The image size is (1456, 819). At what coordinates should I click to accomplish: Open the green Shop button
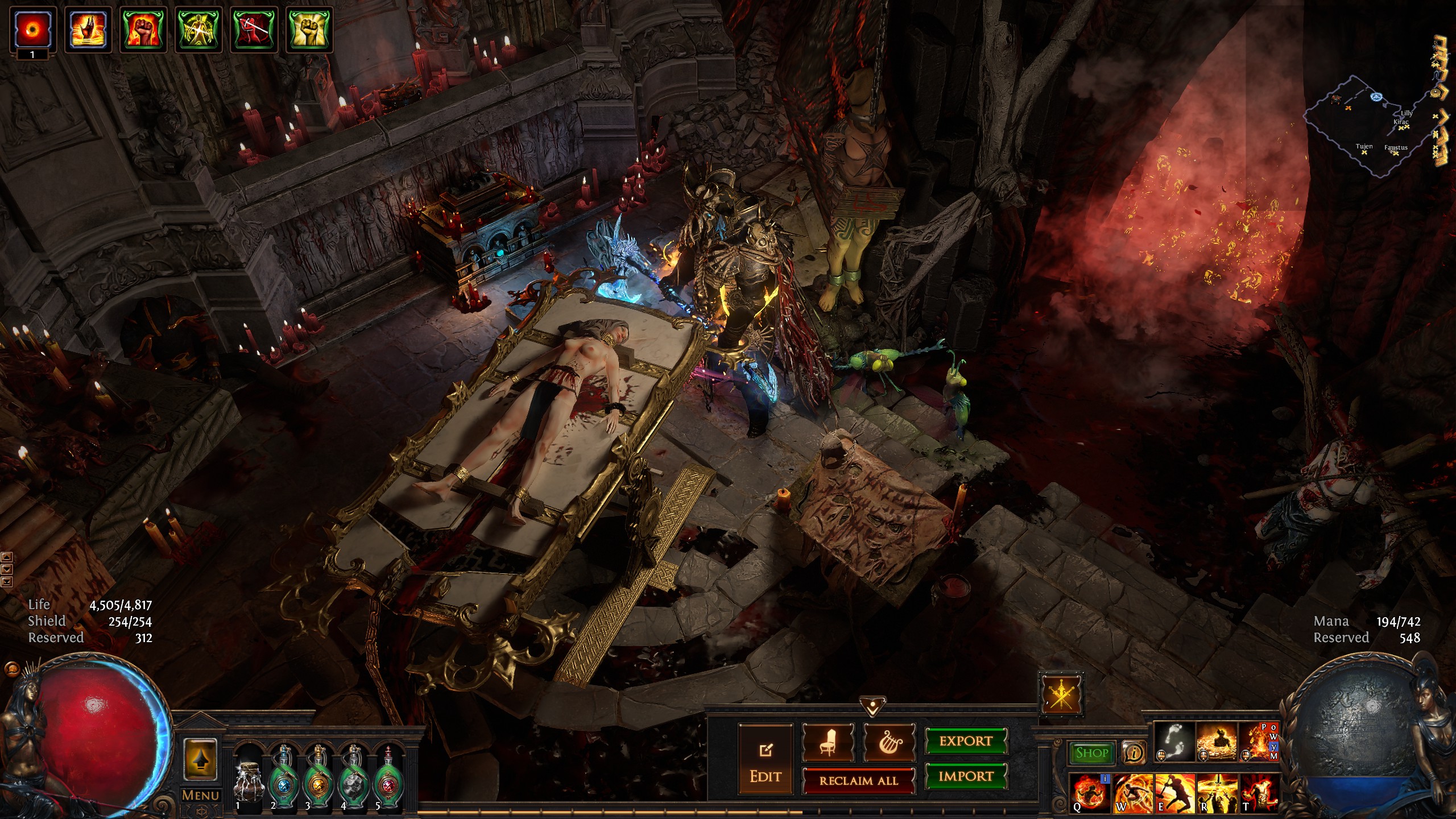click(1091, 753)
